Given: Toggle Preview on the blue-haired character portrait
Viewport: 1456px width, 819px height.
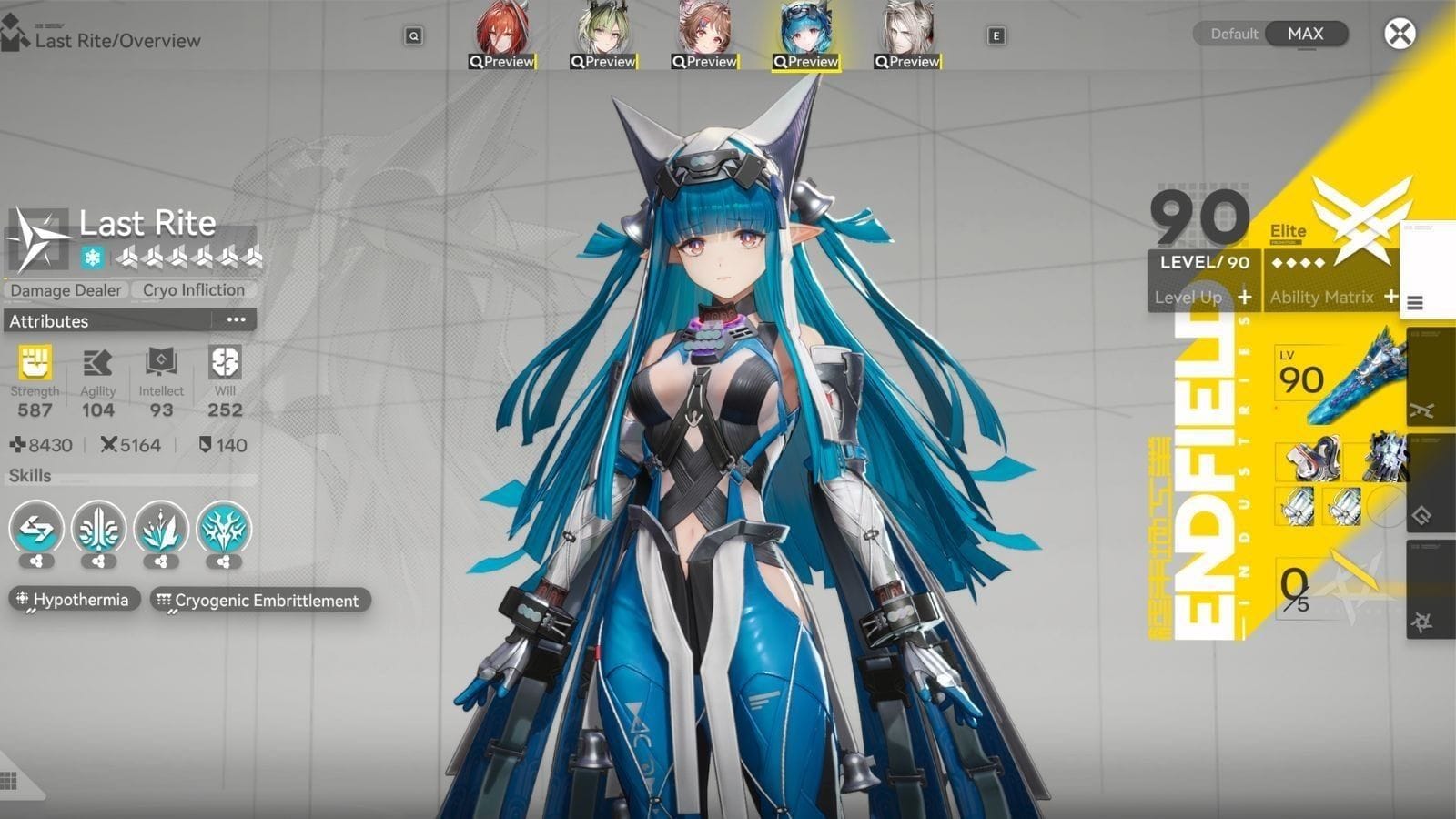Looking at the screenshot, I should point(808,61).
